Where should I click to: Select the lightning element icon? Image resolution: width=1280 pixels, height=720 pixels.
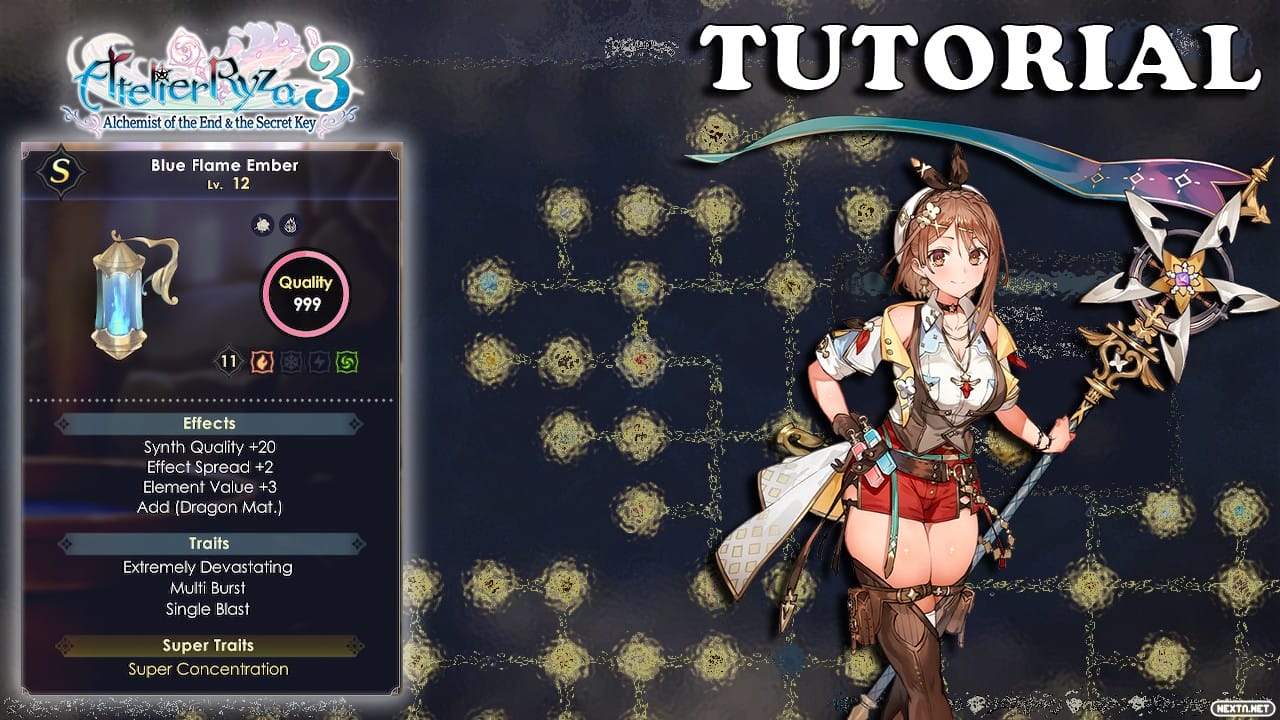(x=318, y=363)
